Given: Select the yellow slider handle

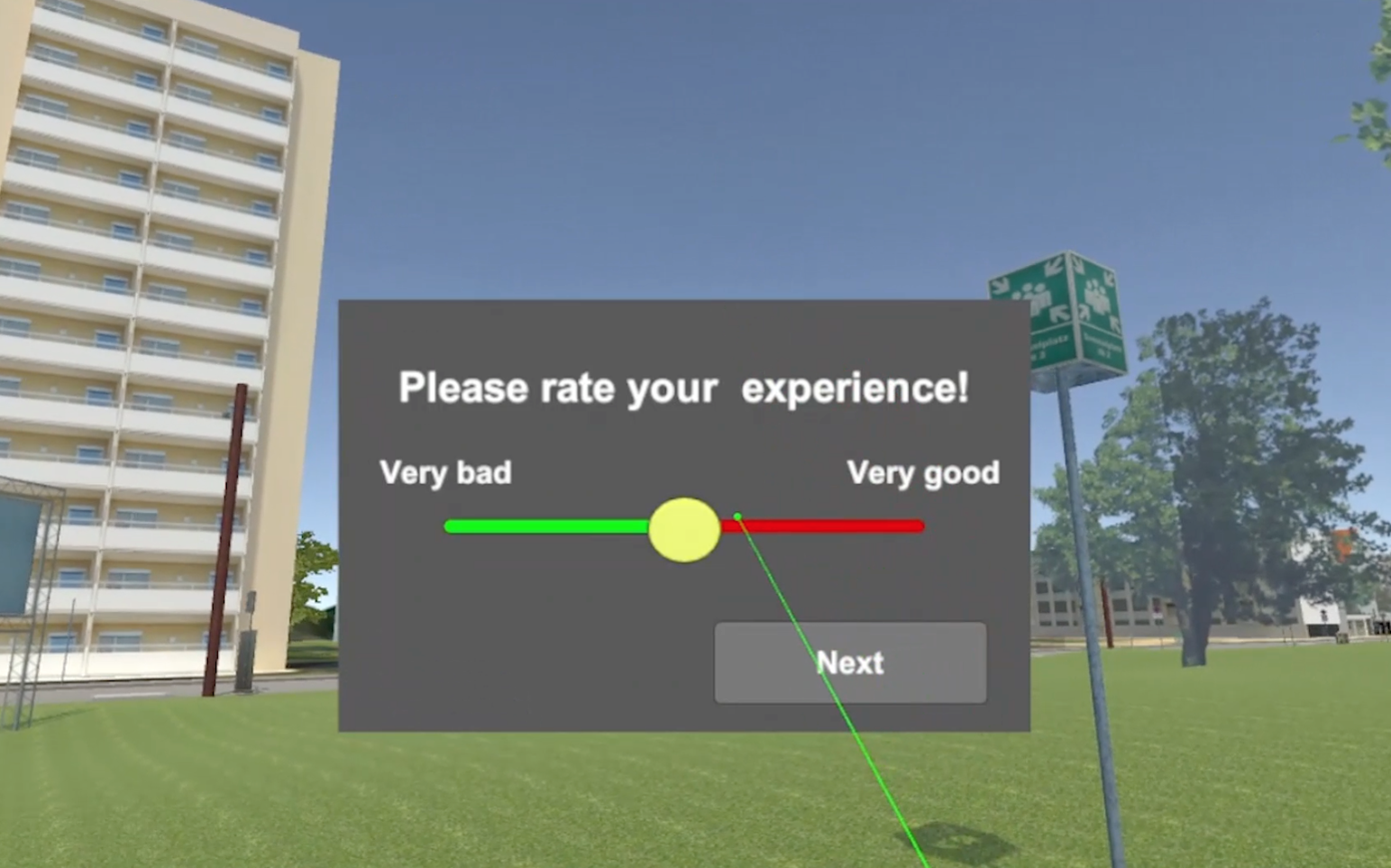Looking at the screenshot, I should (684, 529).
